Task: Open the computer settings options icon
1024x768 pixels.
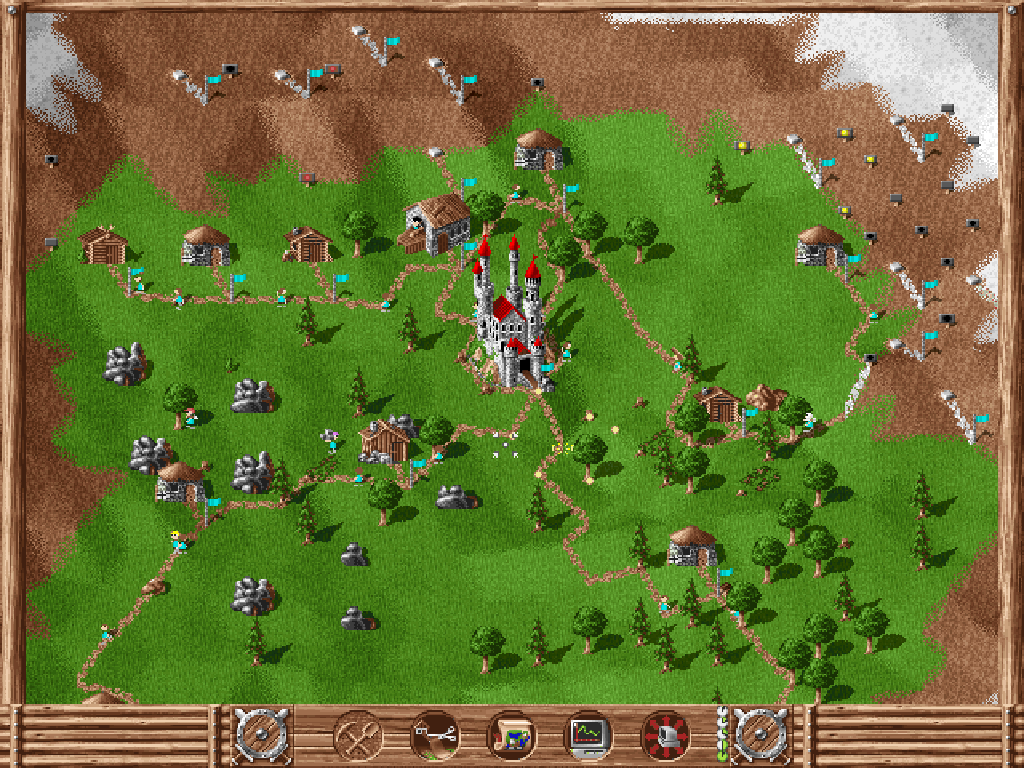Action: (665, 737)
